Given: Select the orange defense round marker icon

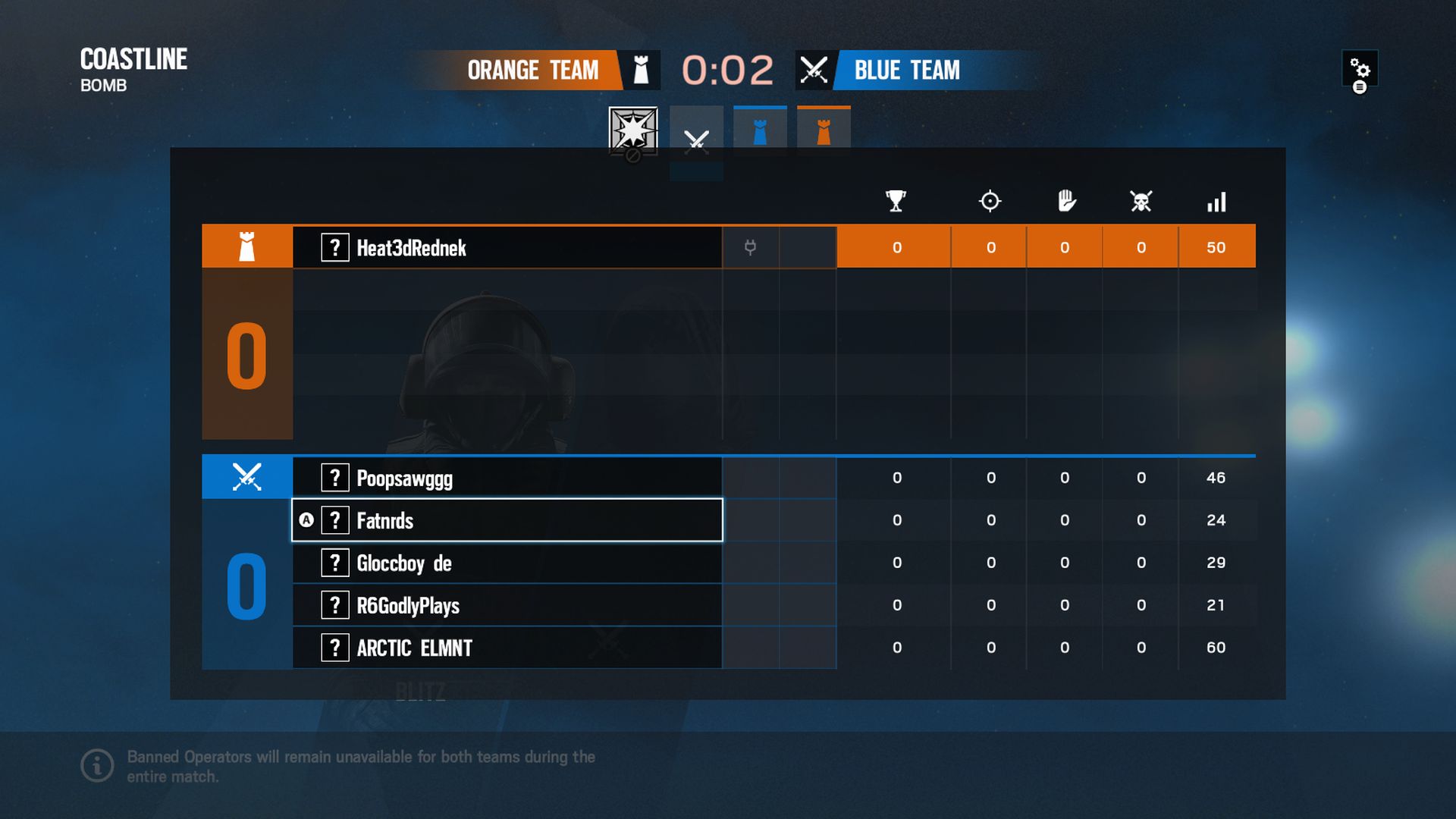Looking at the screenshot, I should tap(822, 129).
